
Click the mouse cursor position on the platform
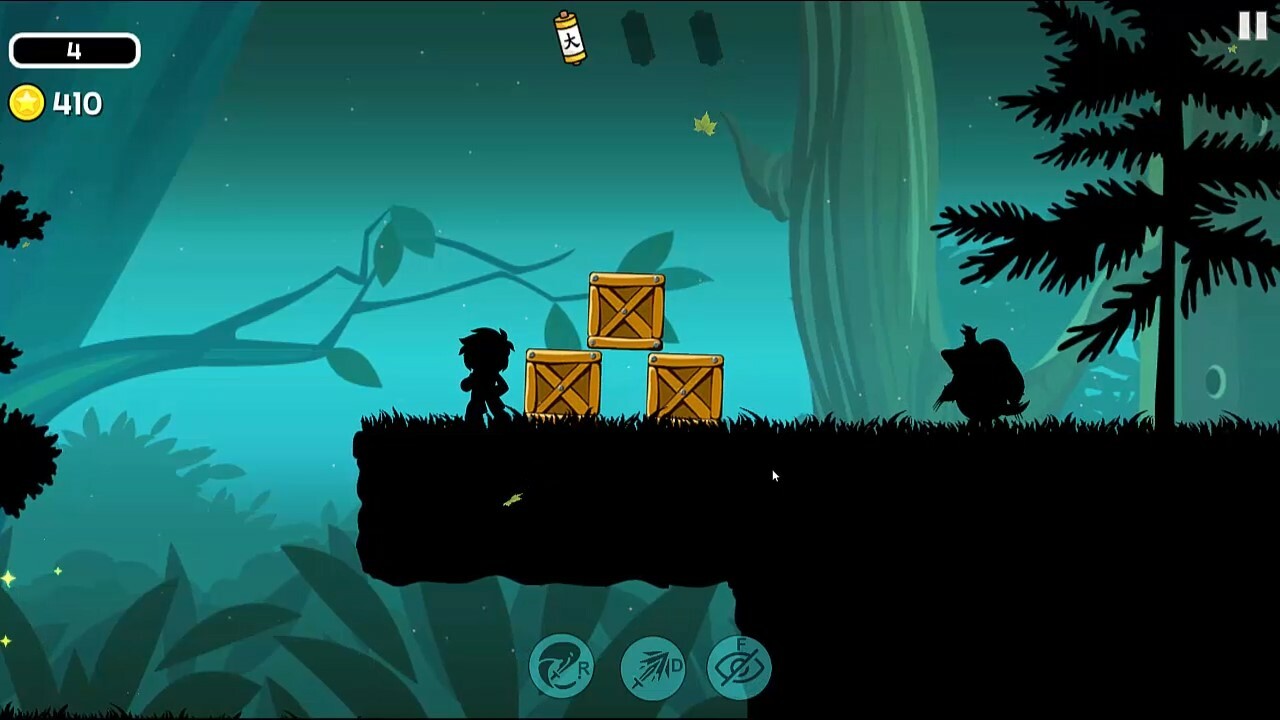click(x=775, y=476)
